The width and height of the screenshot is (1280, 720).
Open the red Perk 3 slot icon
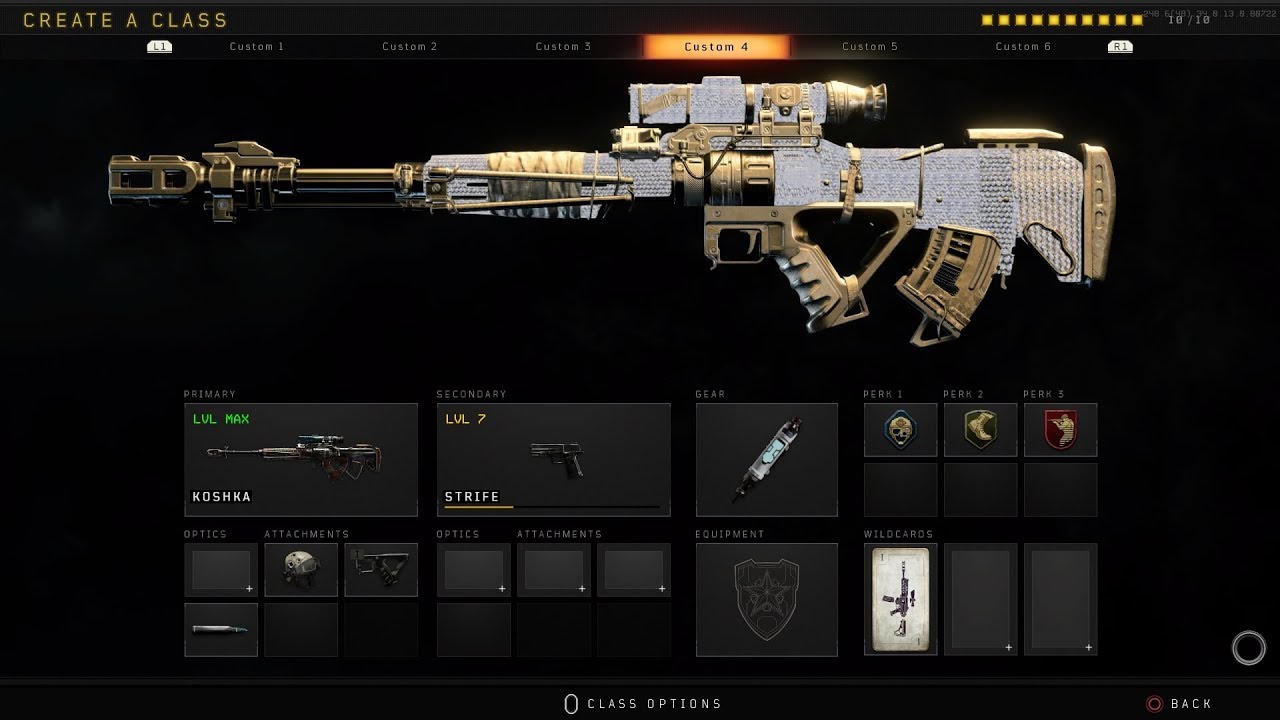tap(1060, 430)
